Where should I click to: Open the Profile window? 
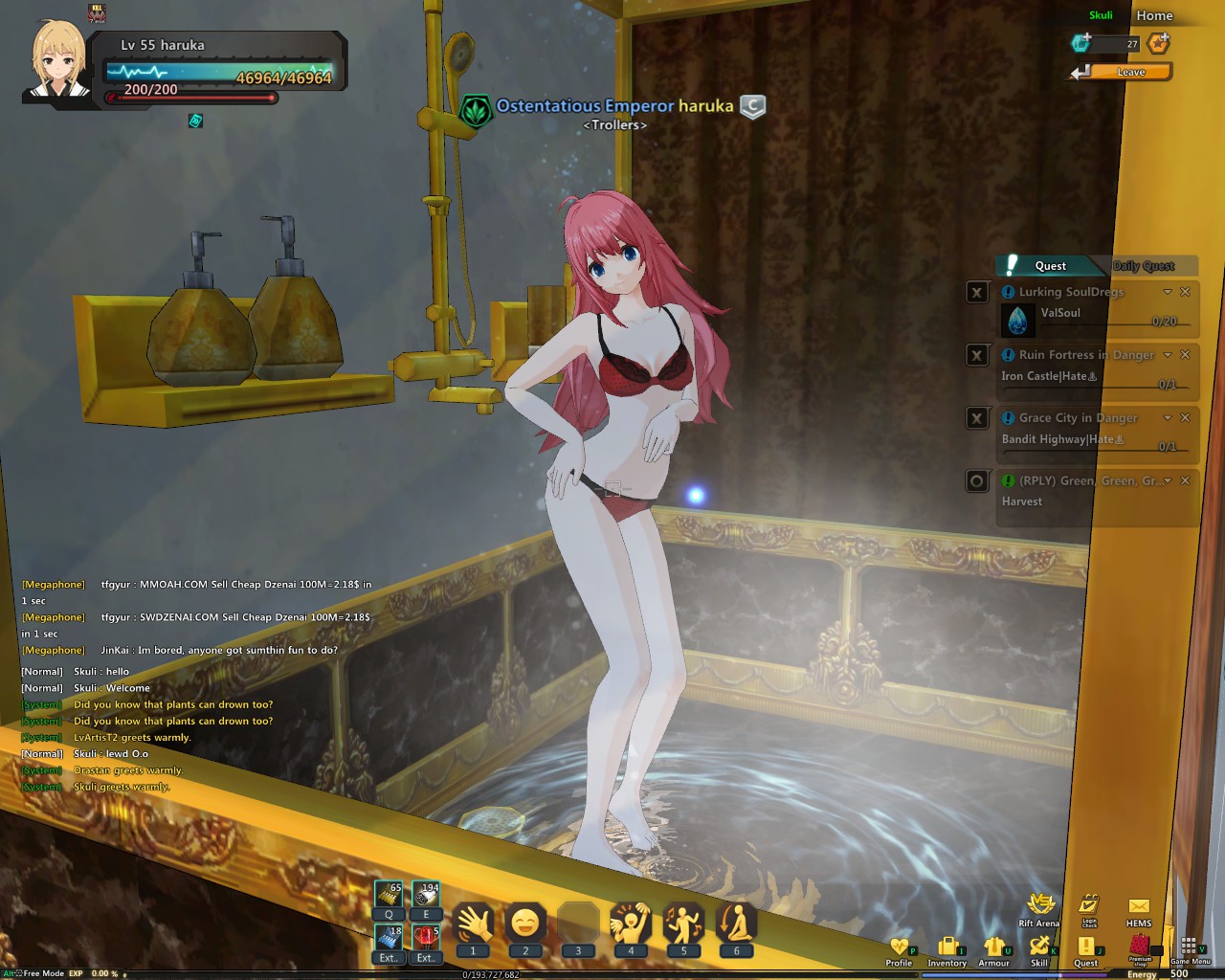pyautogui.click(x=899, y=947)
